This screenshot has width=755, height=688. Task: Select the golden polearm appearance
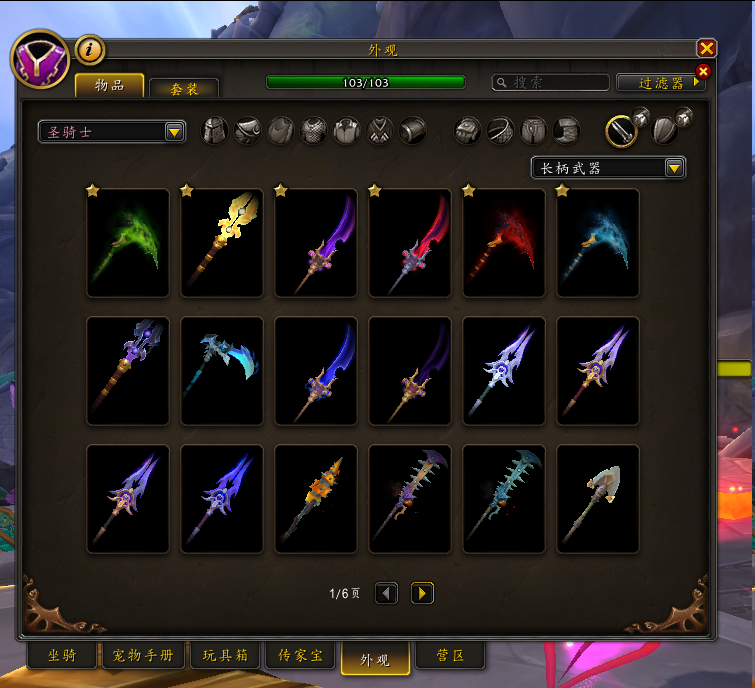point(222,243)
